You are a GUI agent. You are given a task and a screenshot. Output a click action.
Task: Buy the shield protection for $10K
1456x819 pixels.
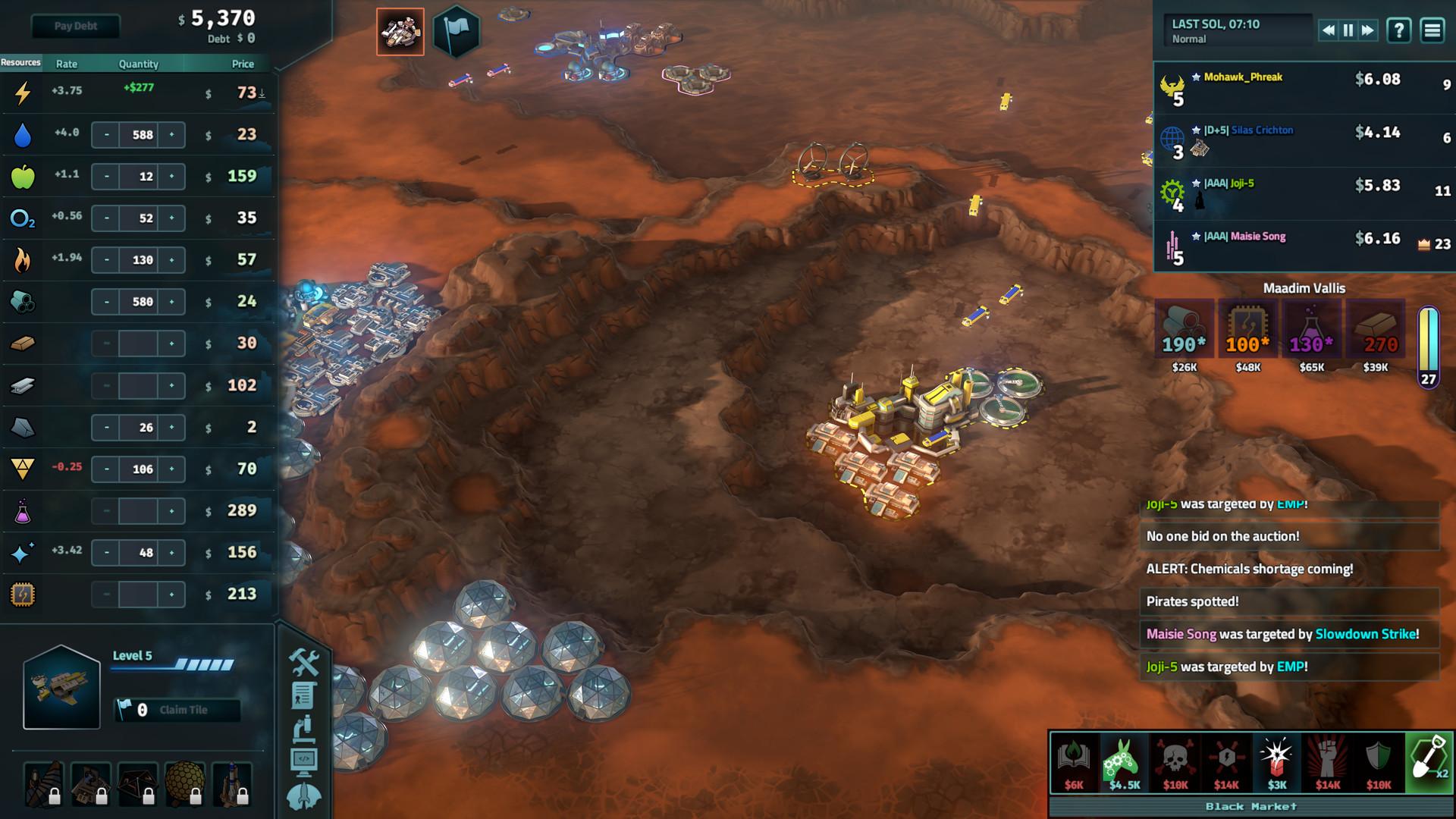click(1378, 757)
